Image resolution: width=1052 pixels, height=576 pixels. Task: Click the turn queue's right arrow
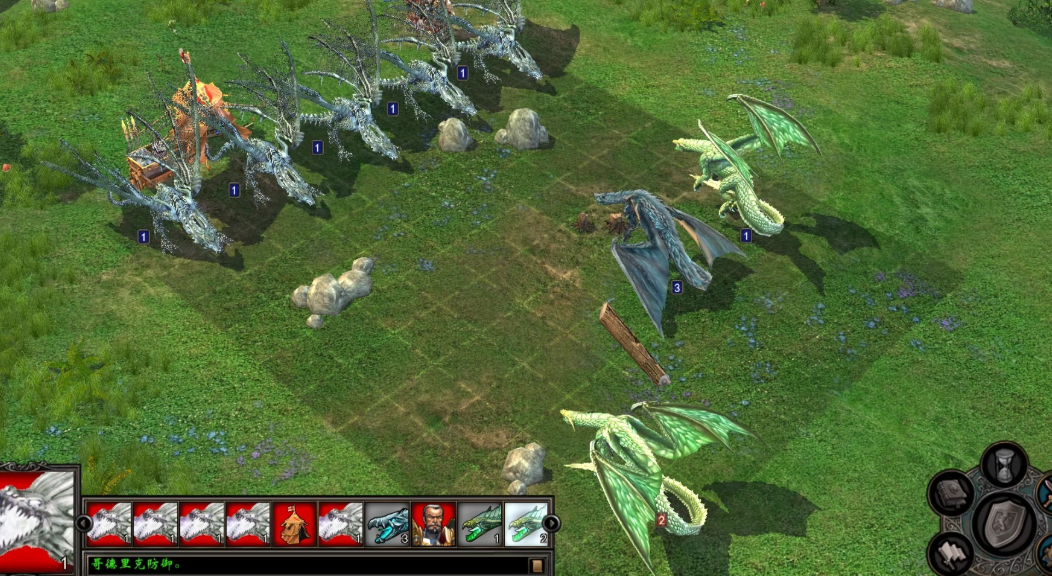pos(552,523)
